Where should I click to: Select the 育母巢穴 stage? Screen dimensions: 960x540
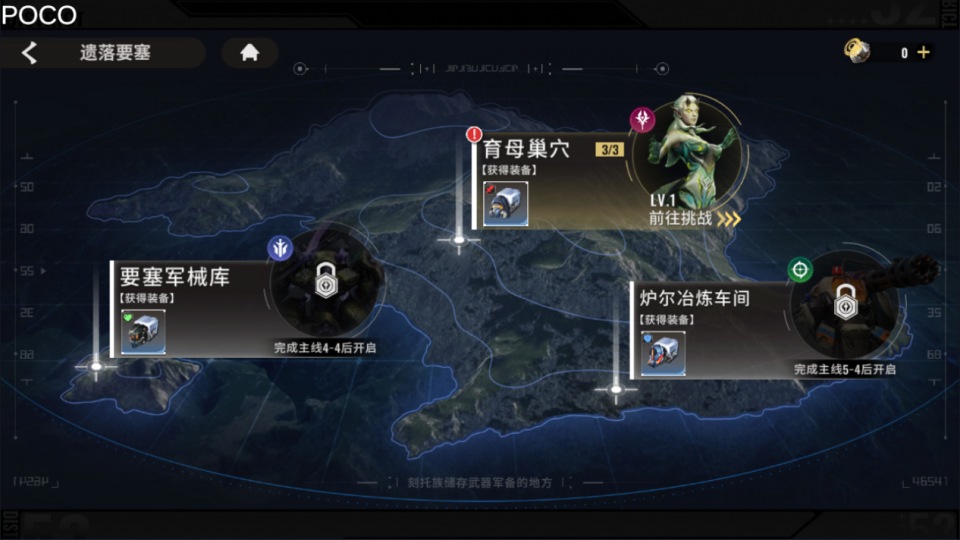(527, 150)
